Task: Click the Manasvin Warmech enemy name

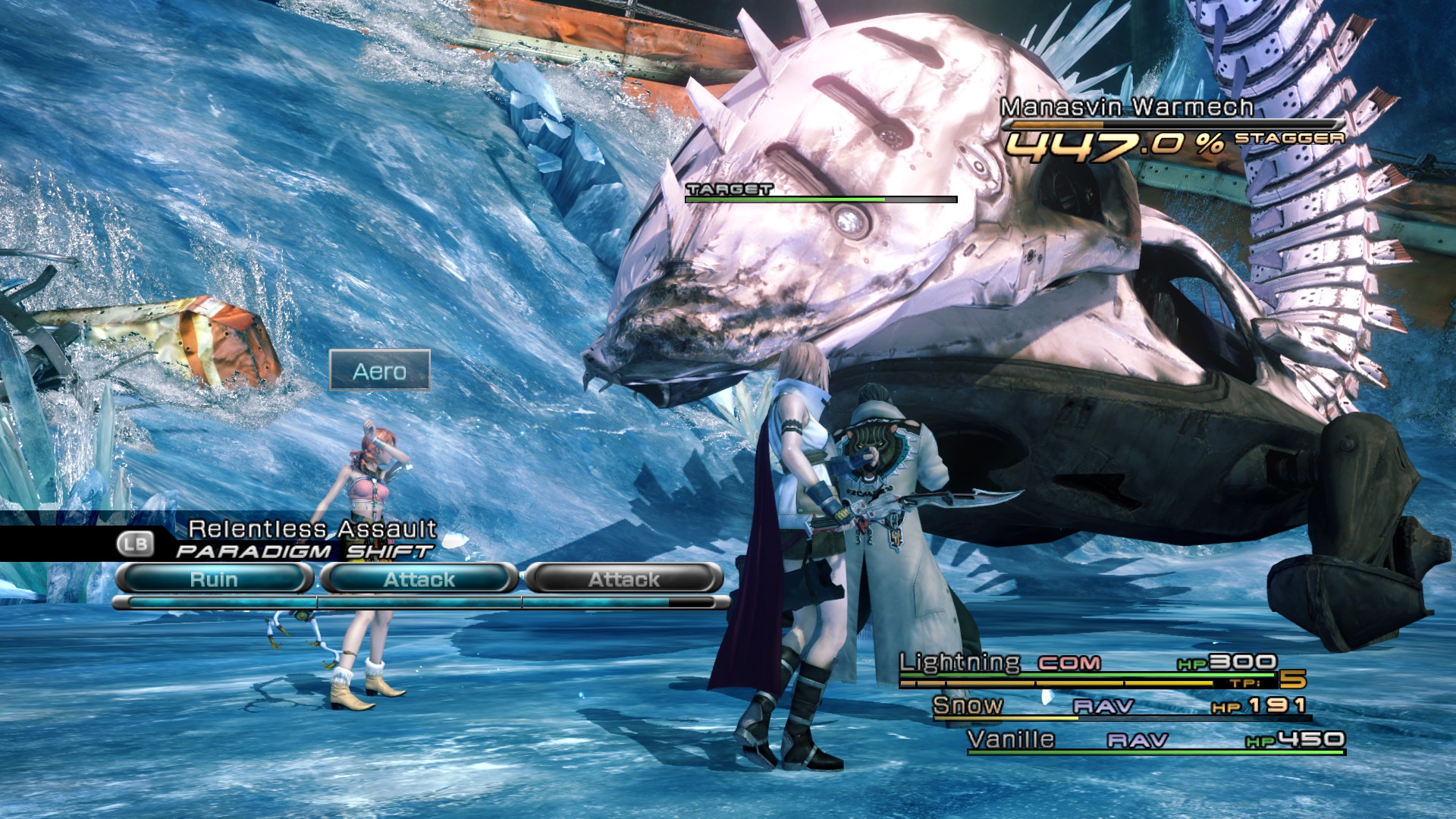Action: tap(1126, 108)
